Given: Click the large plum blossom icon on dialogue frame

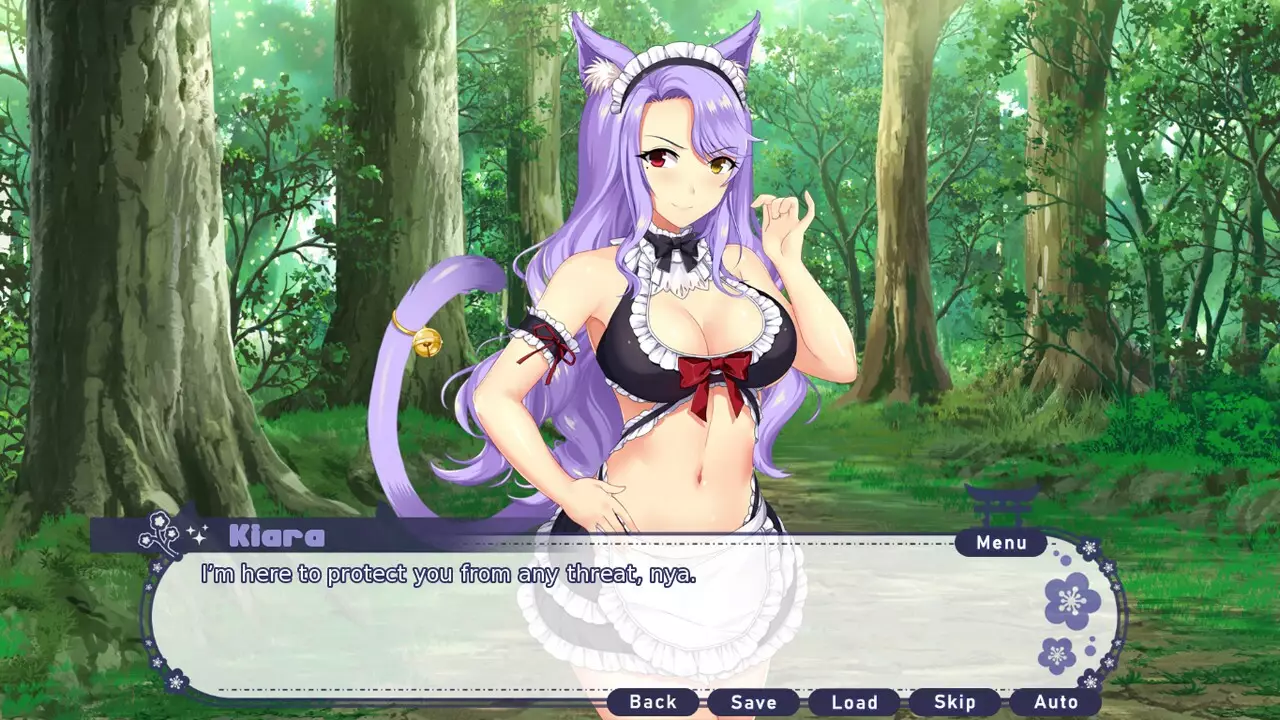Looking at the screenshot, I should click(1071, 602).
